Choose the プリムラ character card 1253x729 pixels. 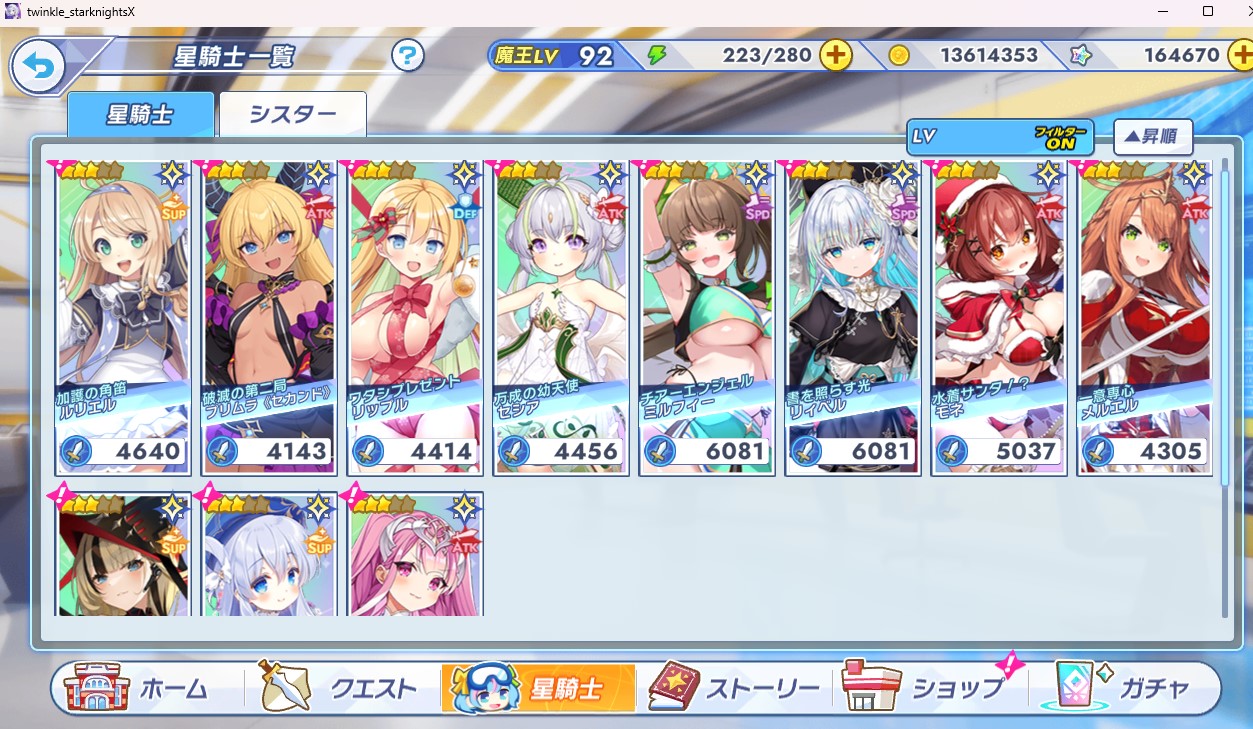268,316
